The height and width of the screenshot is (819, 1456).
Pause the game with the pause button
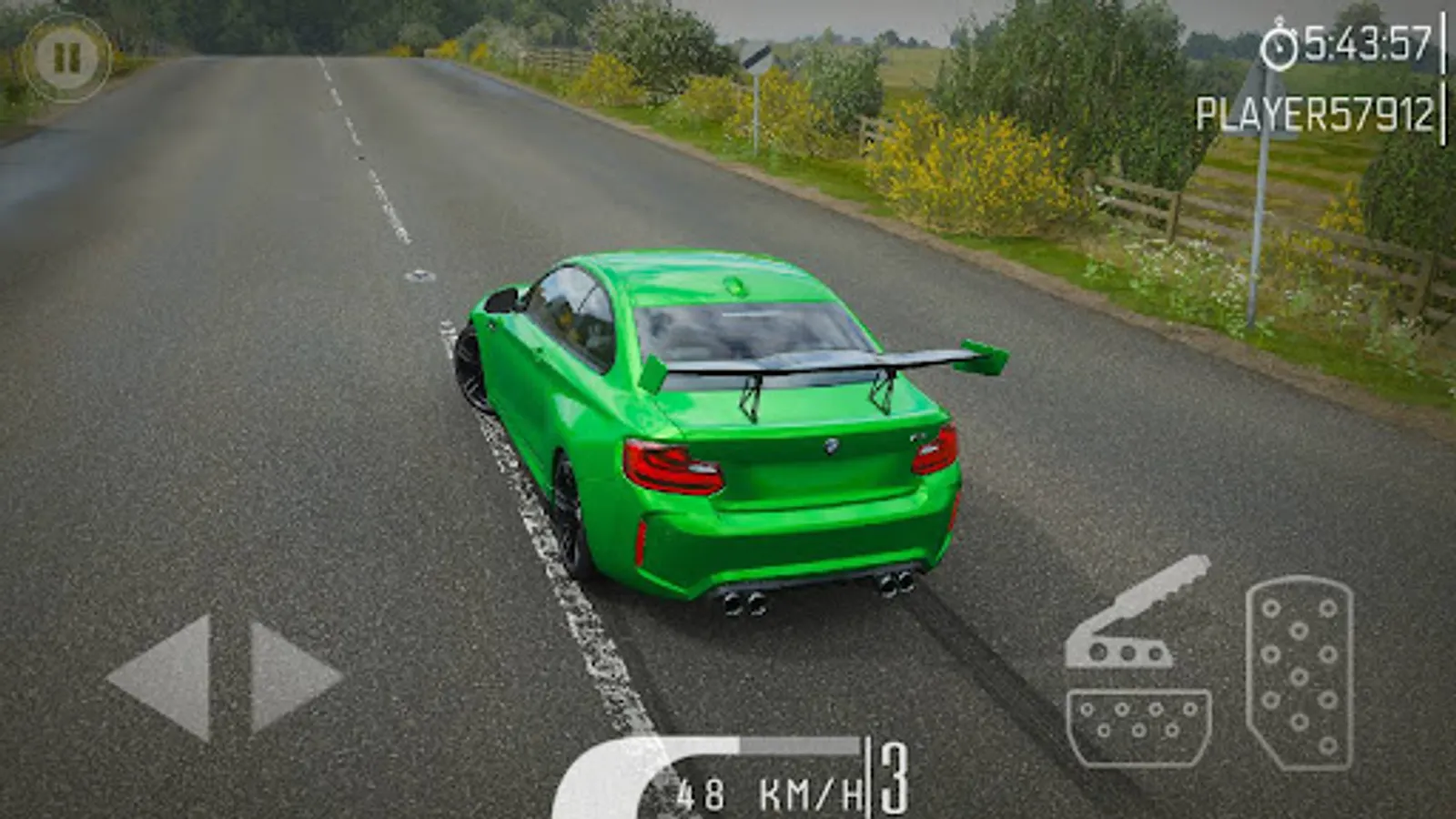66,57
